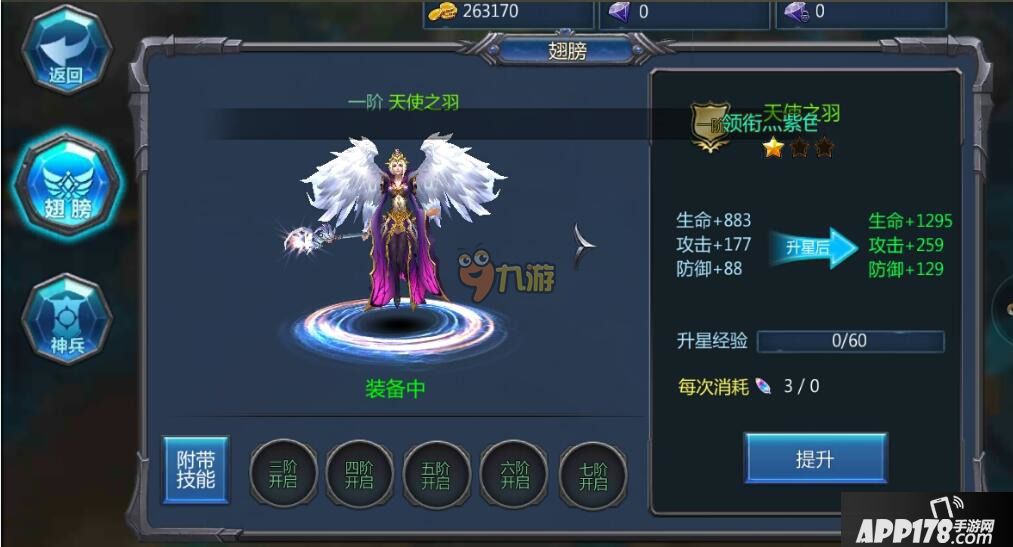Viewport: 1013px width, 547px height.
Task: Select the 附带技能 button
Action: pyautogui.click(x=196, y=469)
